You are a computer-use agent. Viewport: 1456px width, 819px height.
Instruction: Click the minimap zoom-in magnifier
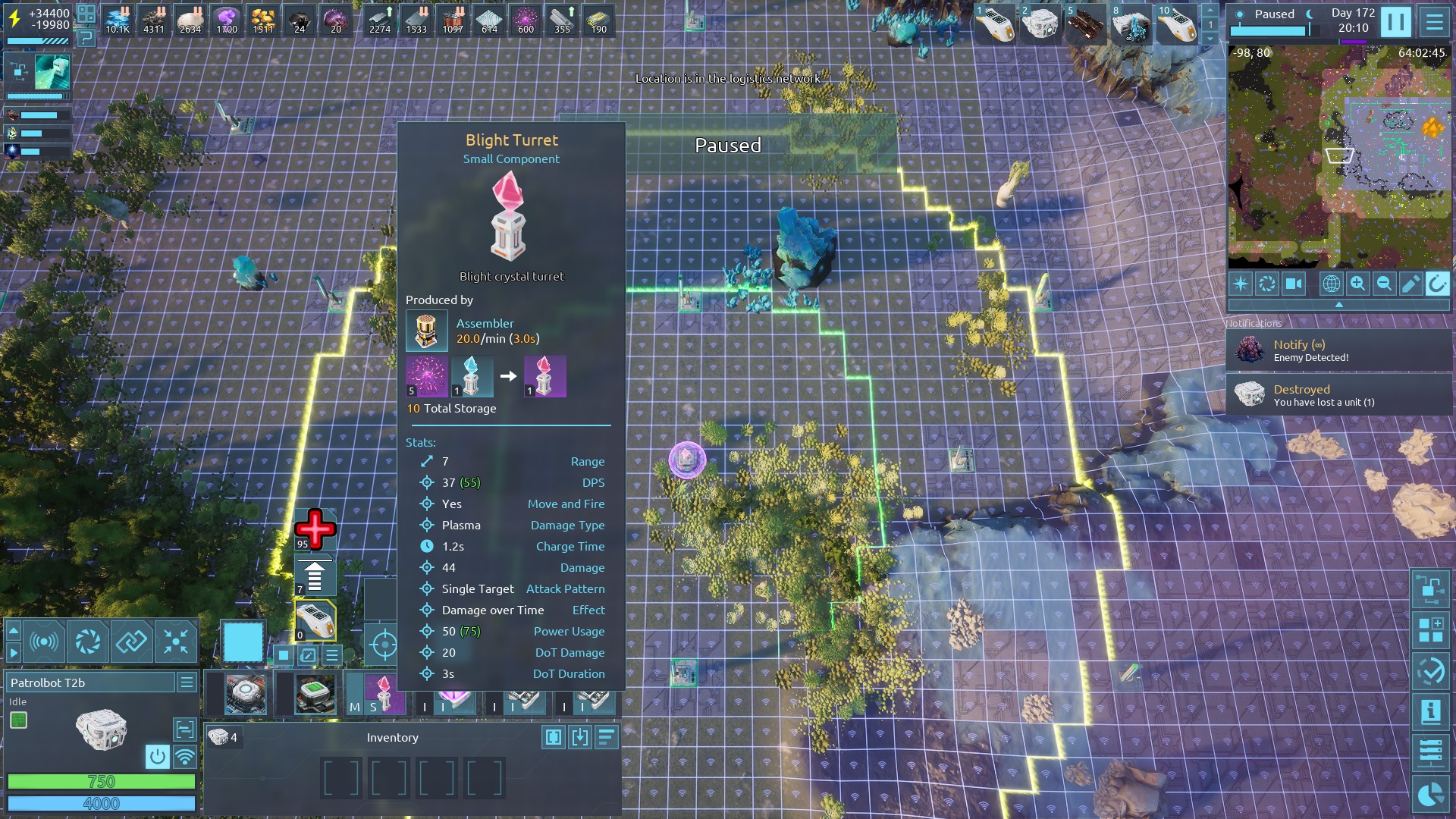click(x=1357, y=284)
